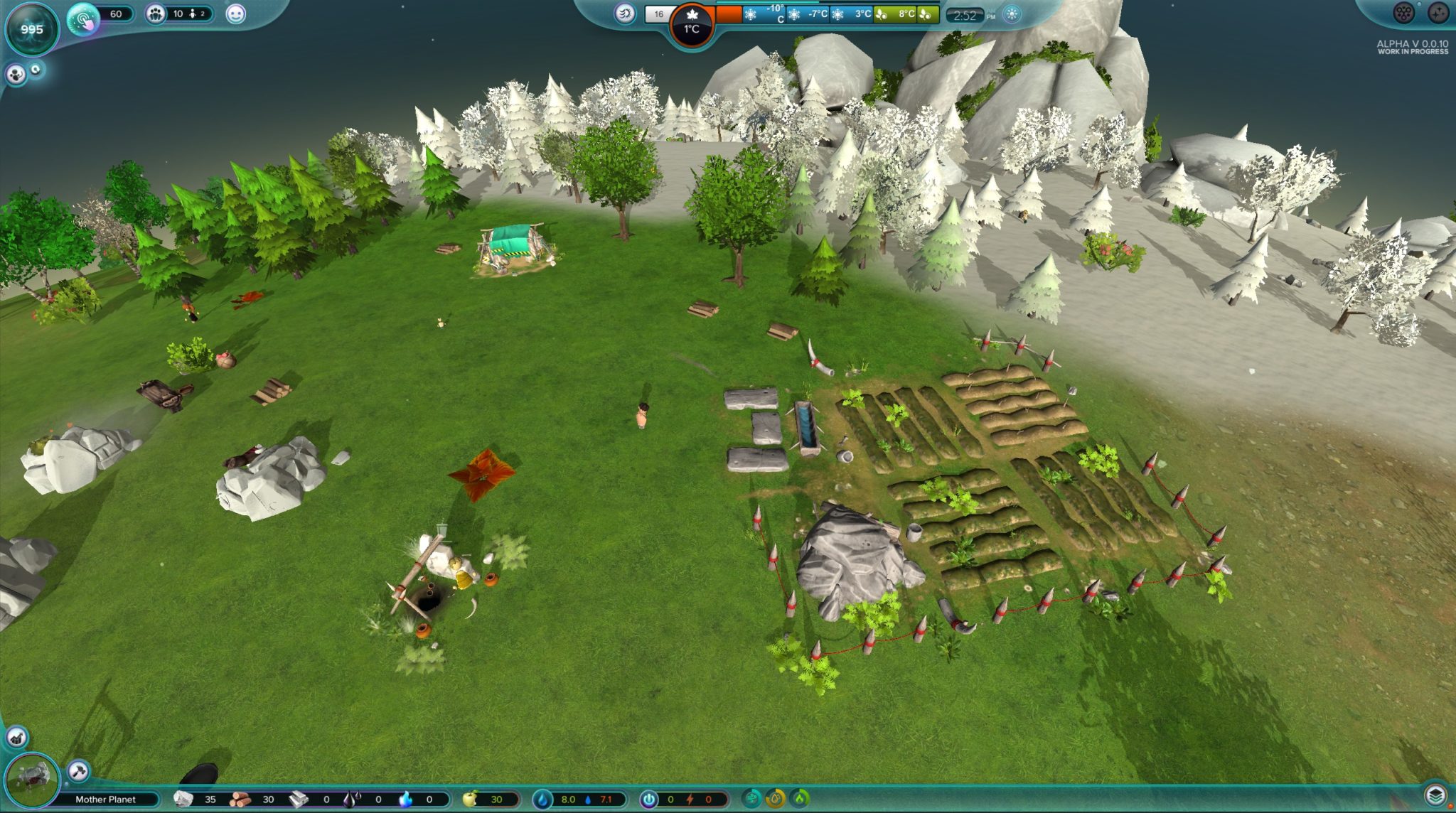The height and width of the screenshot is (813, 1456).
Task: Select the Mother Planet portrait thumbnail
Action: coord(31,780)
